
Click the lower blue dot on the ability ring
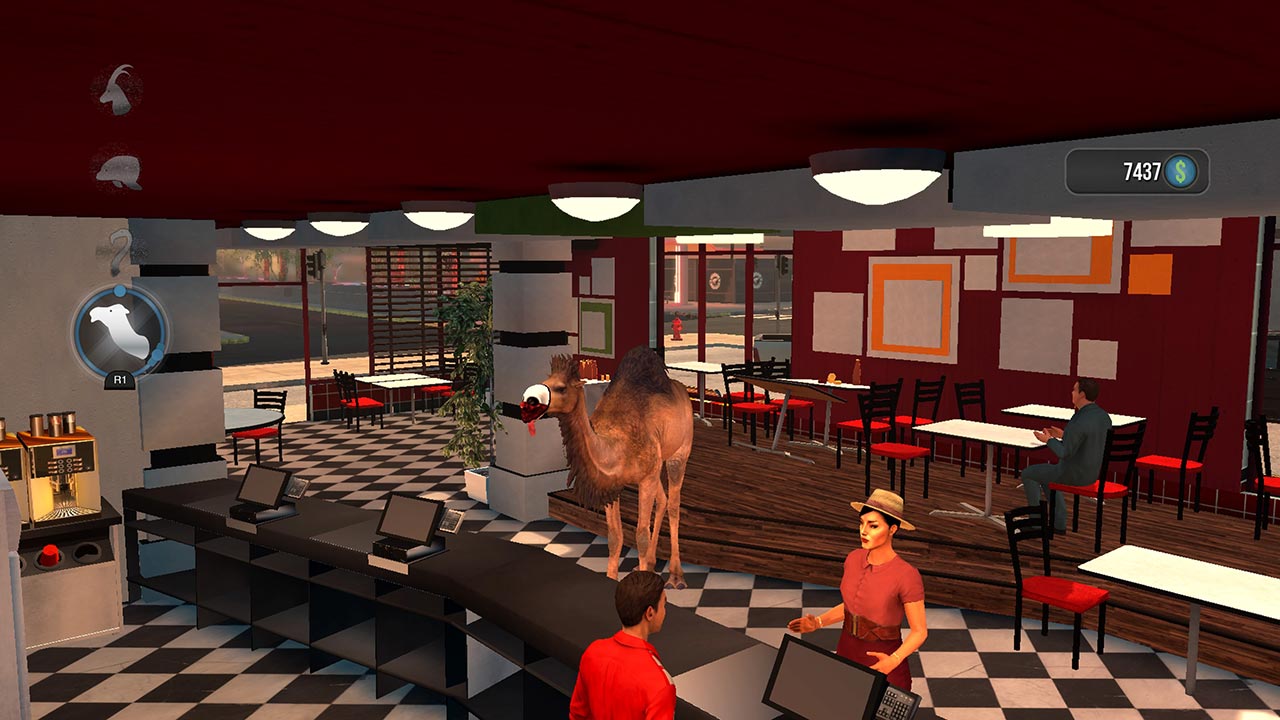[x=157, y=353]
